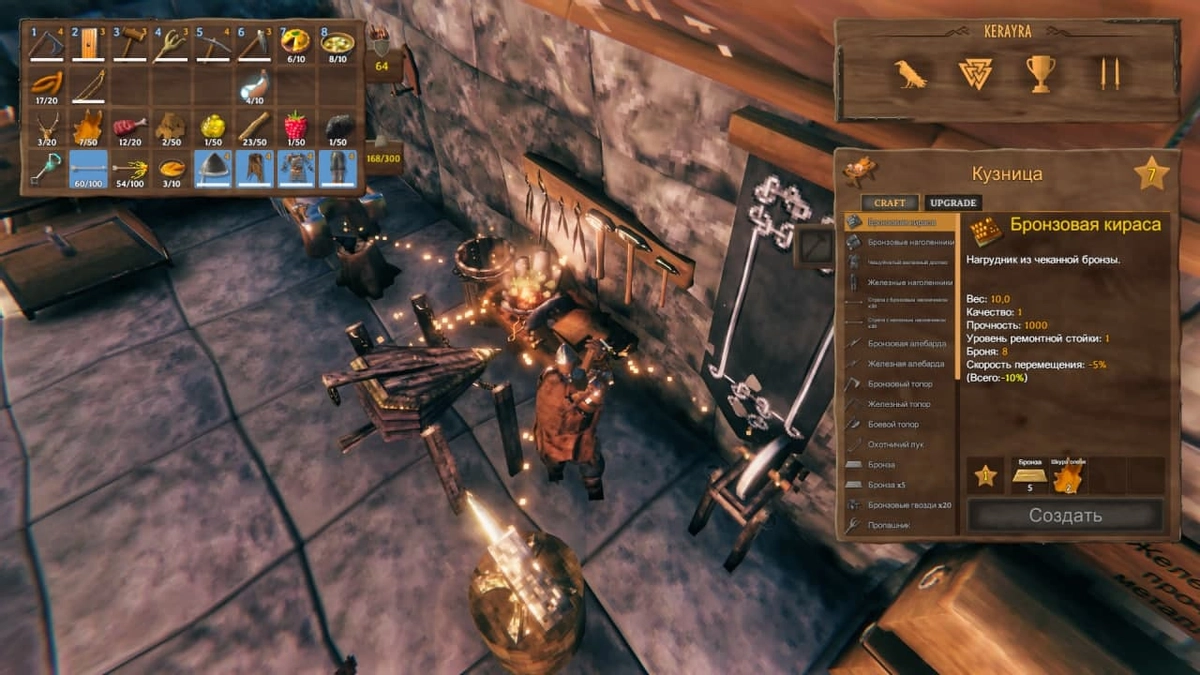Viewport: 1200px width, 675px height.
Task: Pick the raw meat inventory slot
Action: point(130,128)
